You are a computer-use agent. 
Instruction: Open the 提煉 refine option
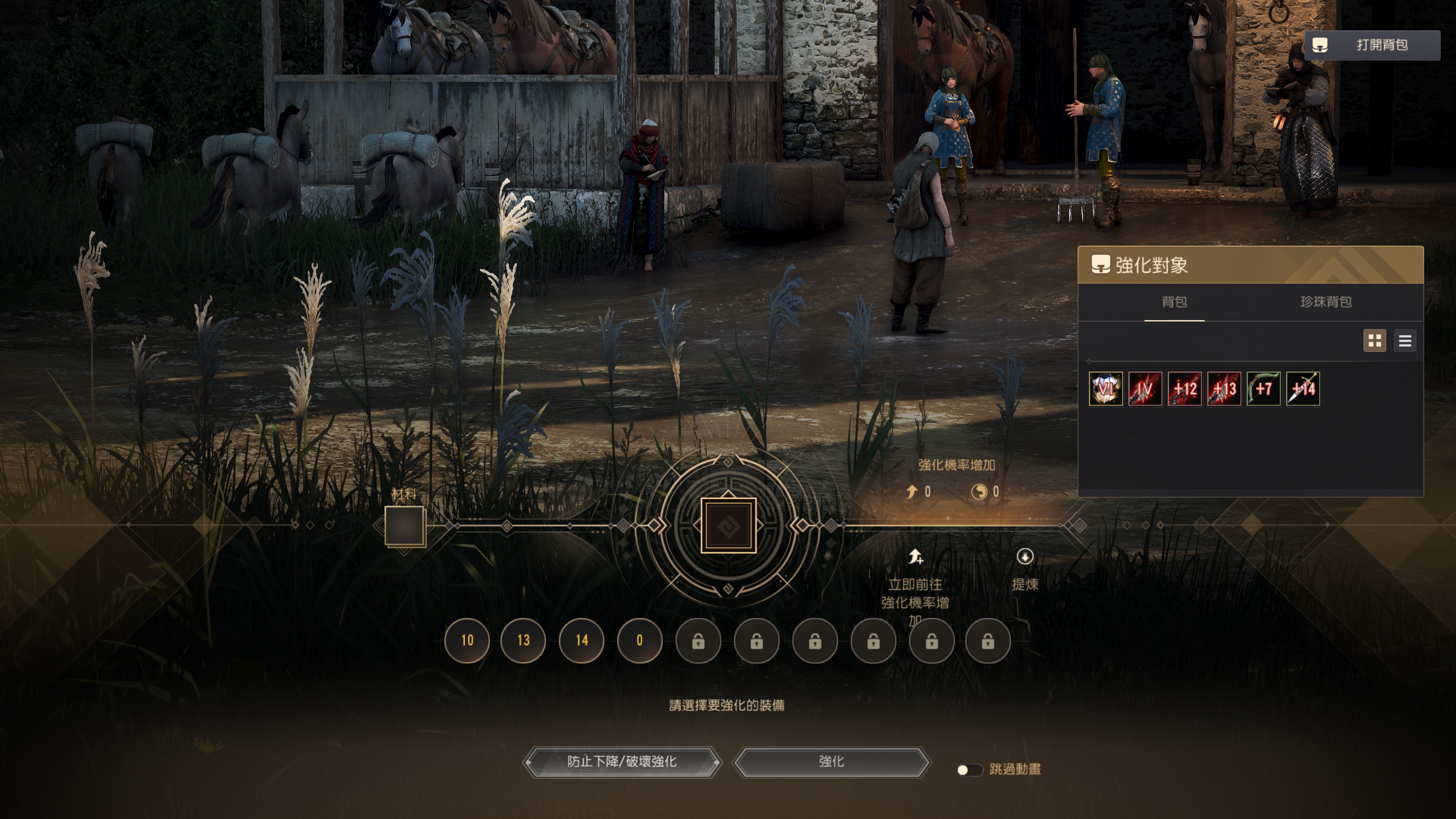pos(1025,569)
